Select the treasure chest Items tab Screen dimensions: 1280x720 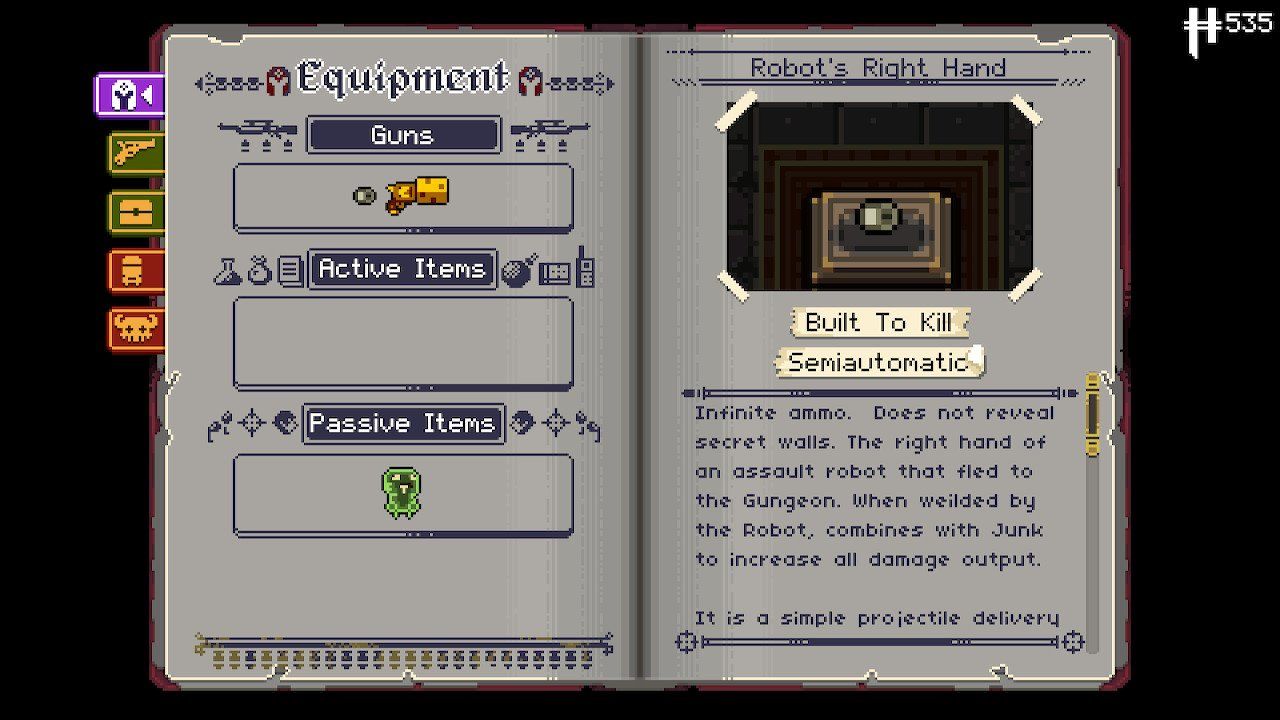click(135, 213)
